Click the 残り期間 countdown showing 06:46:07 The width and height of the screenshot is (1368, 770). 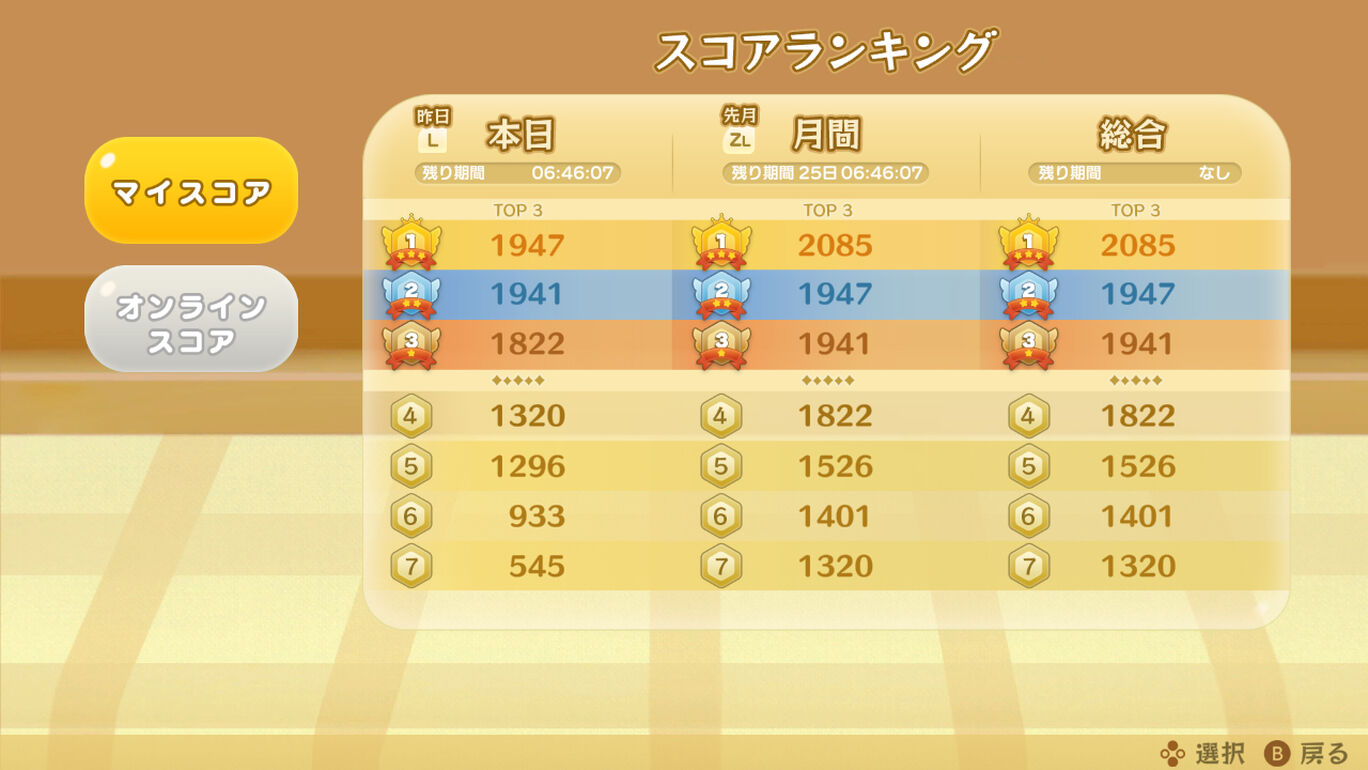(517, 172)
